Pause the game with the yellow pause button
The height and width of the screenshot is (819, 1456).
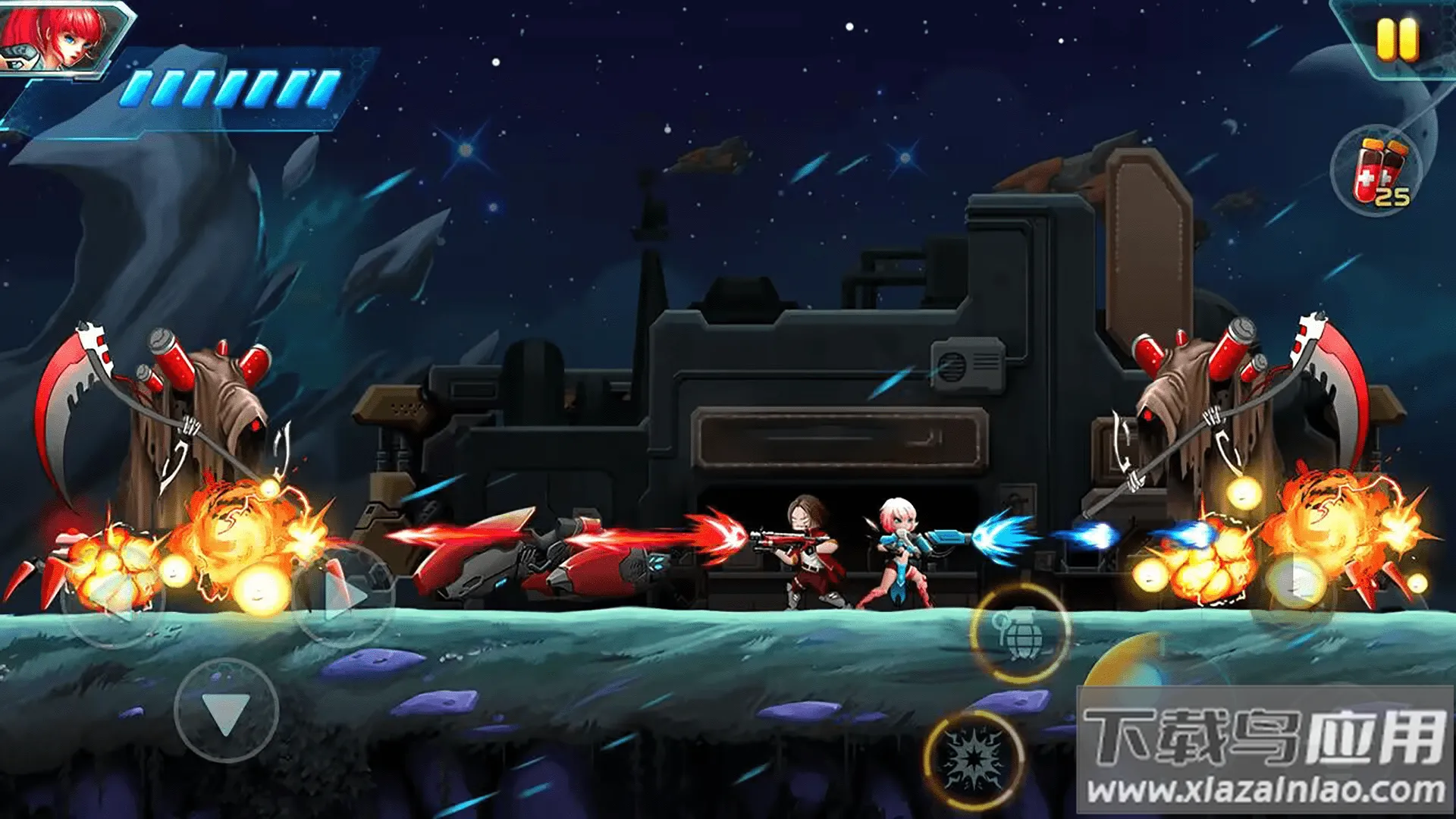coord(1397,39)
